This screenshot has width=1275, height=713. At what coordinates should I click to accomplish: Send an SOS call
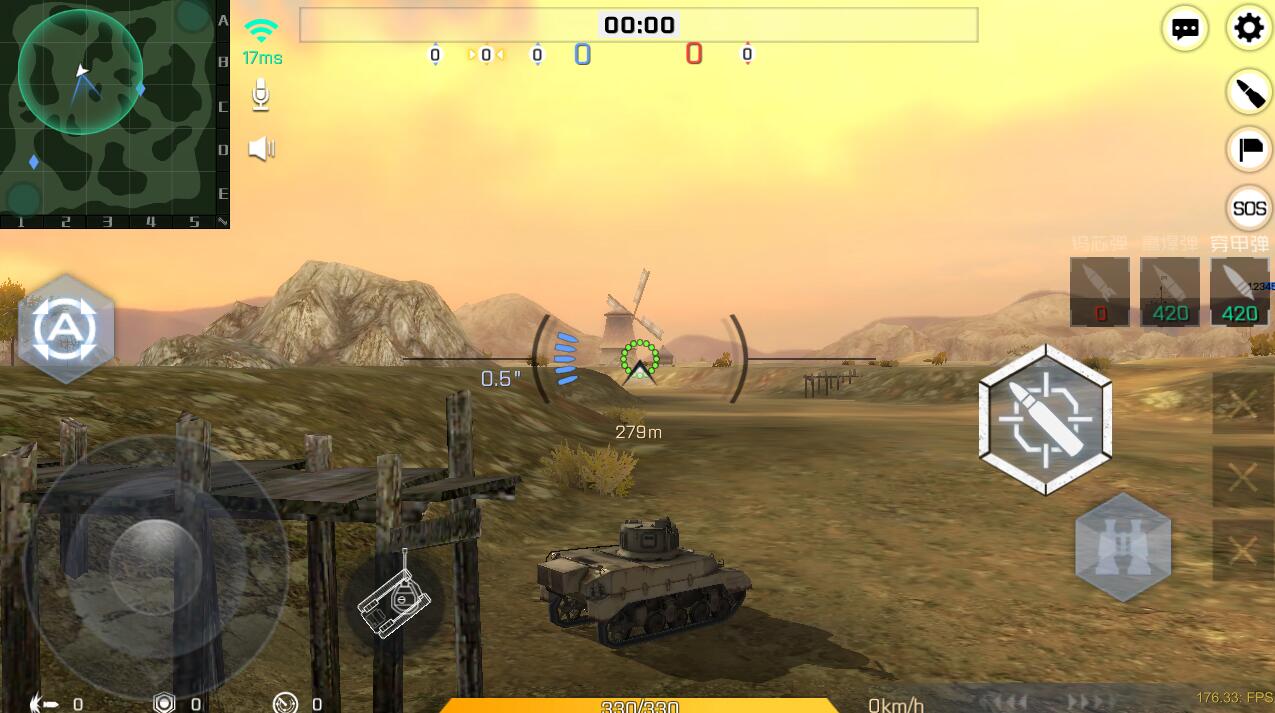click(x=1249, y=208)
